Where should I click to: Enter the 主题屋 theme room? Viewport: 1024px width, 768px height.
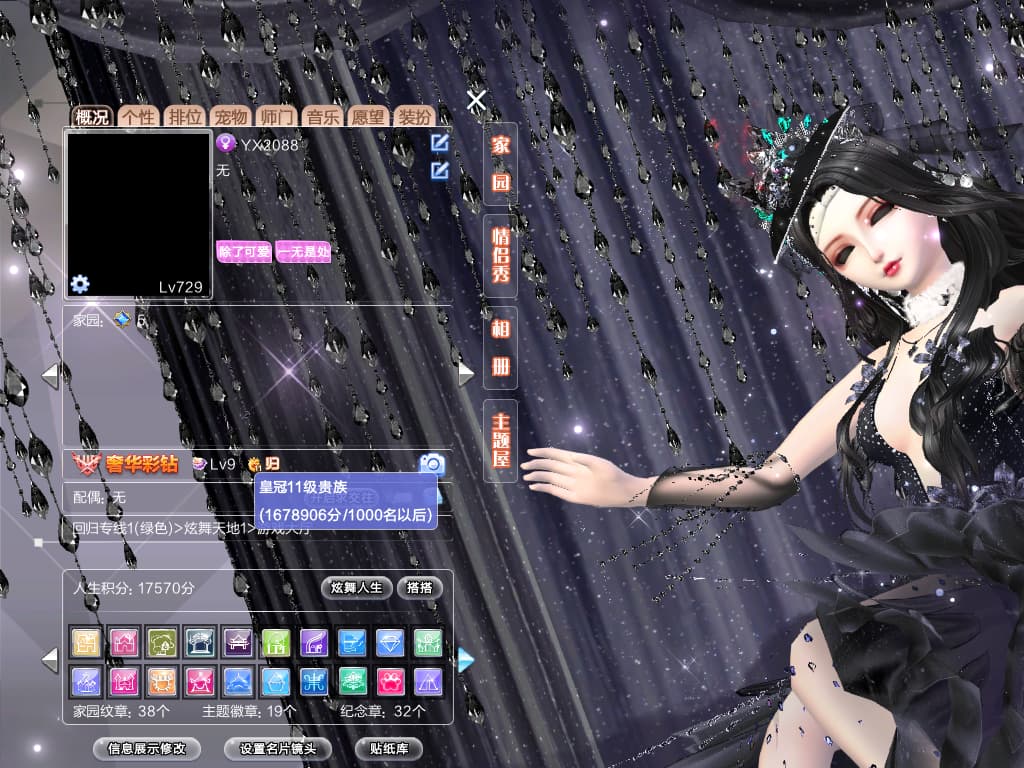click(x=500, y=440)
